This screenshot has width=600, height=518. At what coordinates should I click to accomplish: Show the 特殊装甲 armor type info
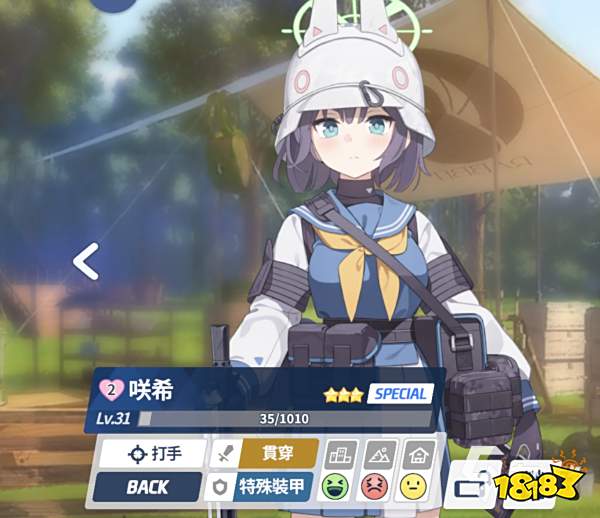point(264,487)
